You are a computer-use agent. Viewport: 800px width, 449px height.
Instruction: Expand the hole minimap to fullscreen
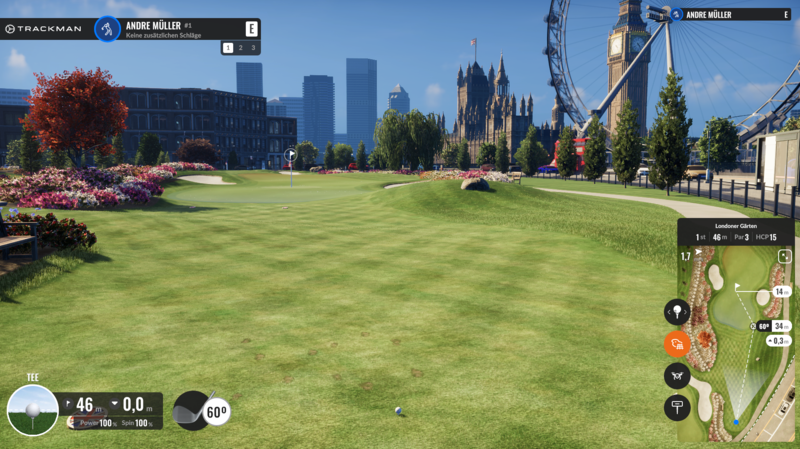(x=785, y=256)
